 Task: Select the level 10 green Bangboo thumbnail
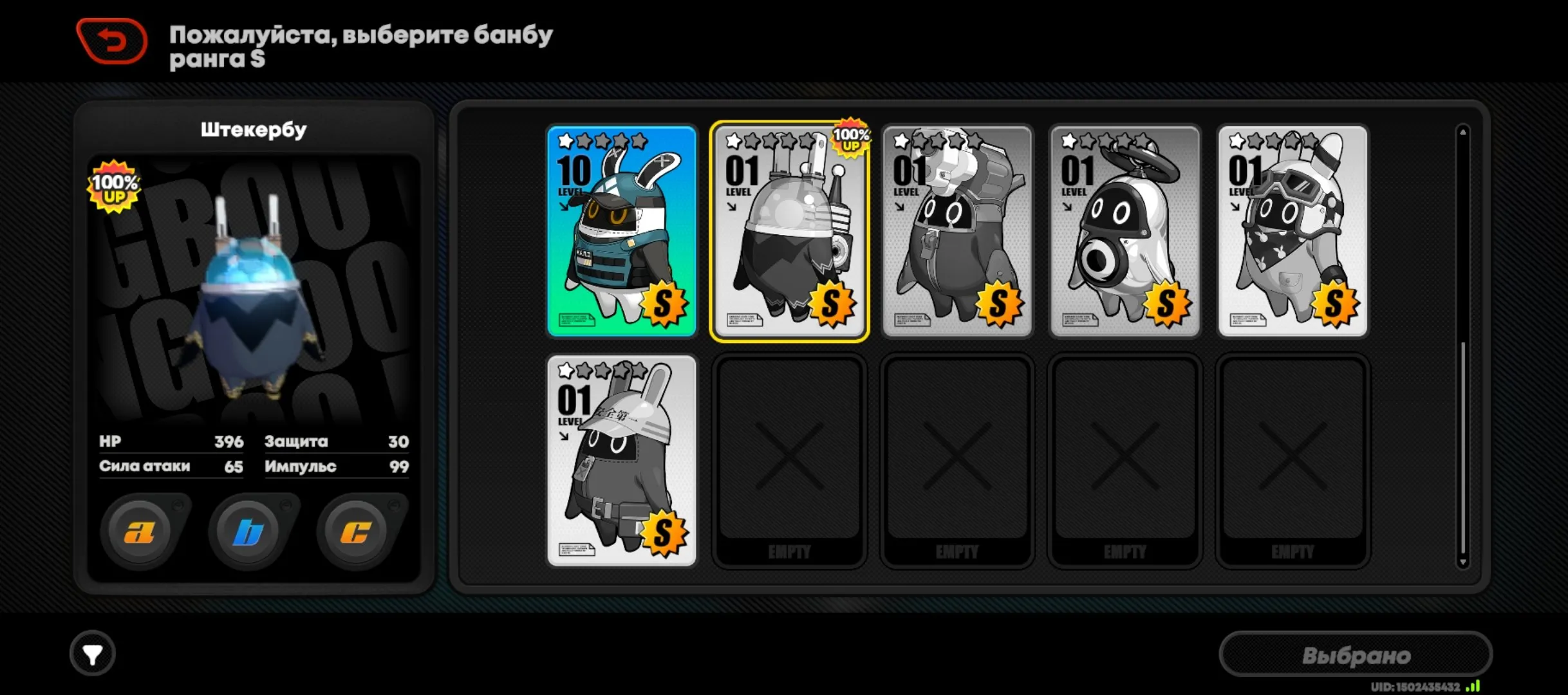[621, 230]
